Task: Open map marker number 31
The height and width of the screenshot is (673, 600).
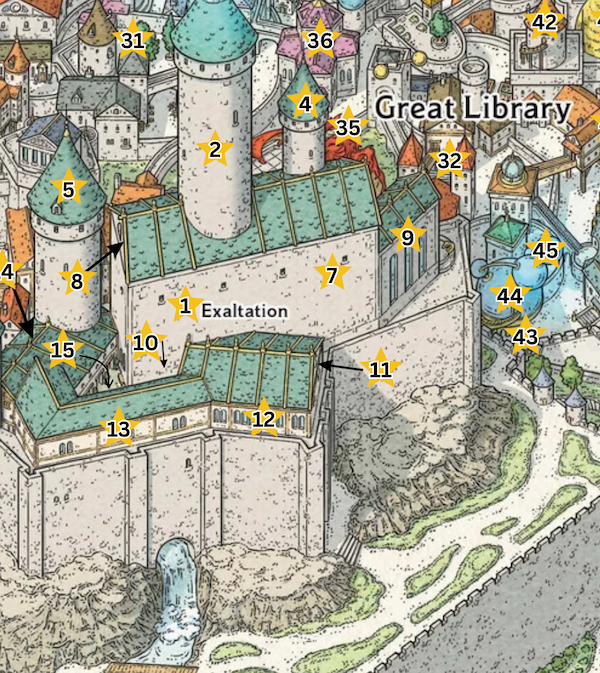Action: tap(132, 41)
